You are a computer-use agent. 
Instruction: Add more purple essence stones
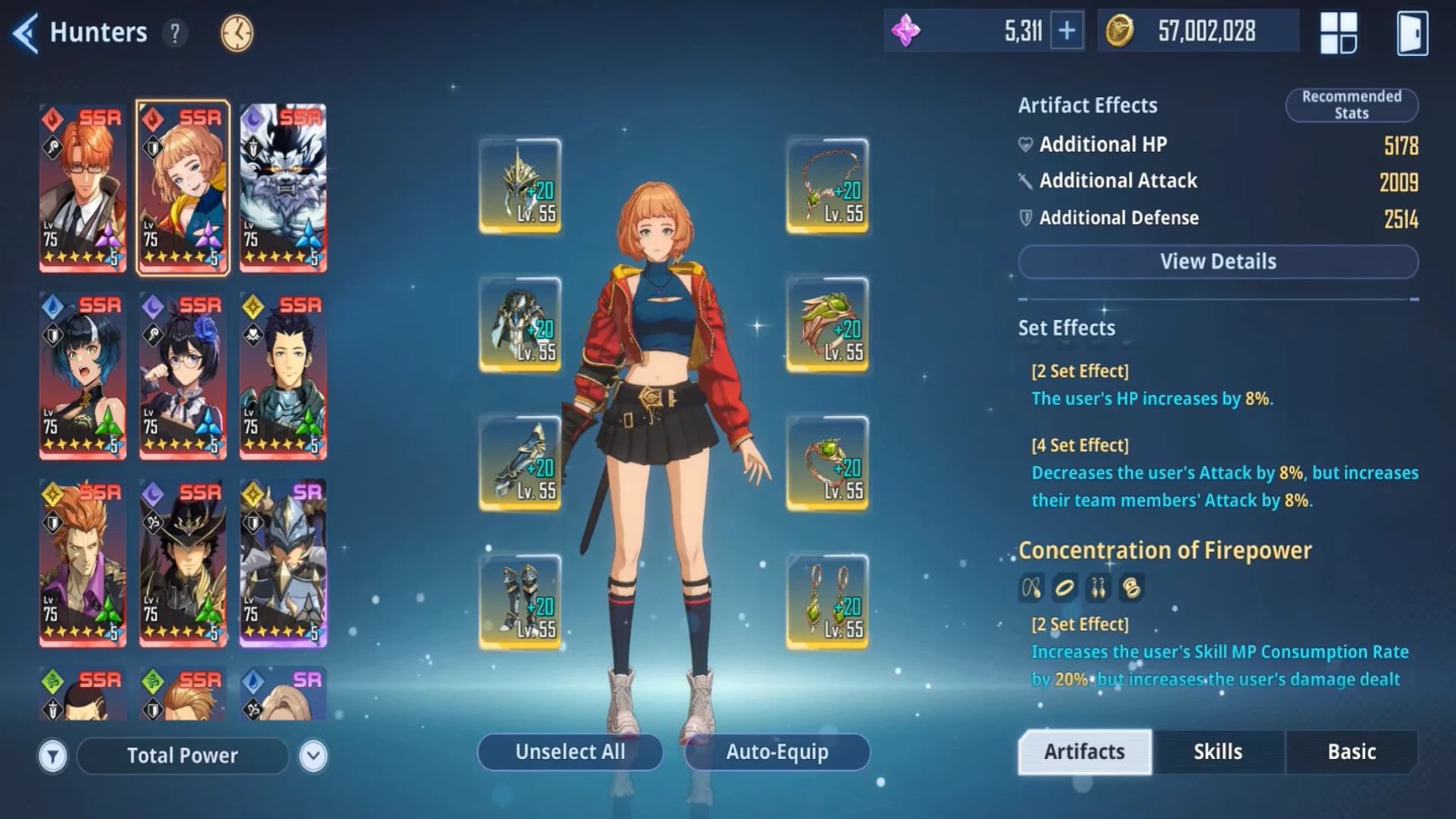tap(1066, 31)
